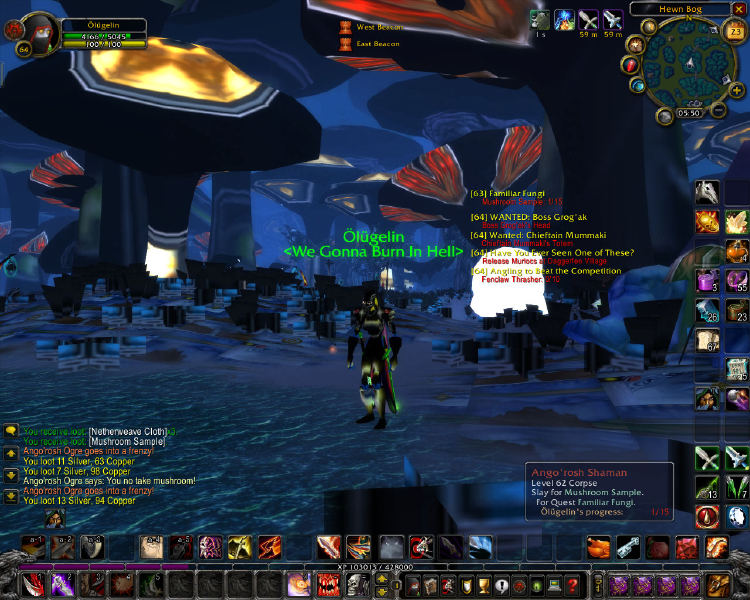This screenshot has height=600, width=750.
Task: Click the sword weapon-enchant buff icon
Action: [613, 19]
